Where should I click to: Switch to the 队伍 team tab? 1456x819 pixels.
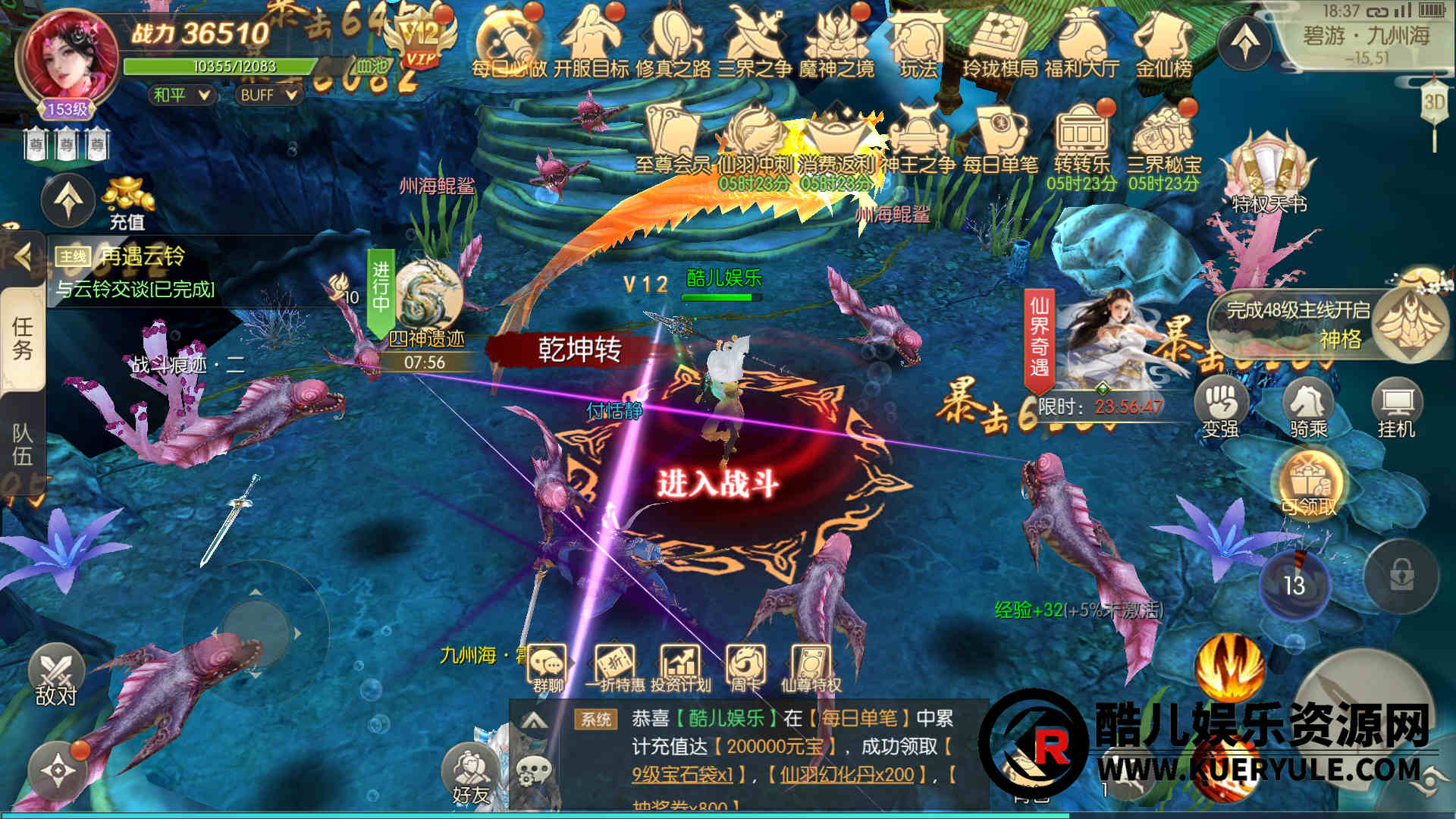(22, 444)
